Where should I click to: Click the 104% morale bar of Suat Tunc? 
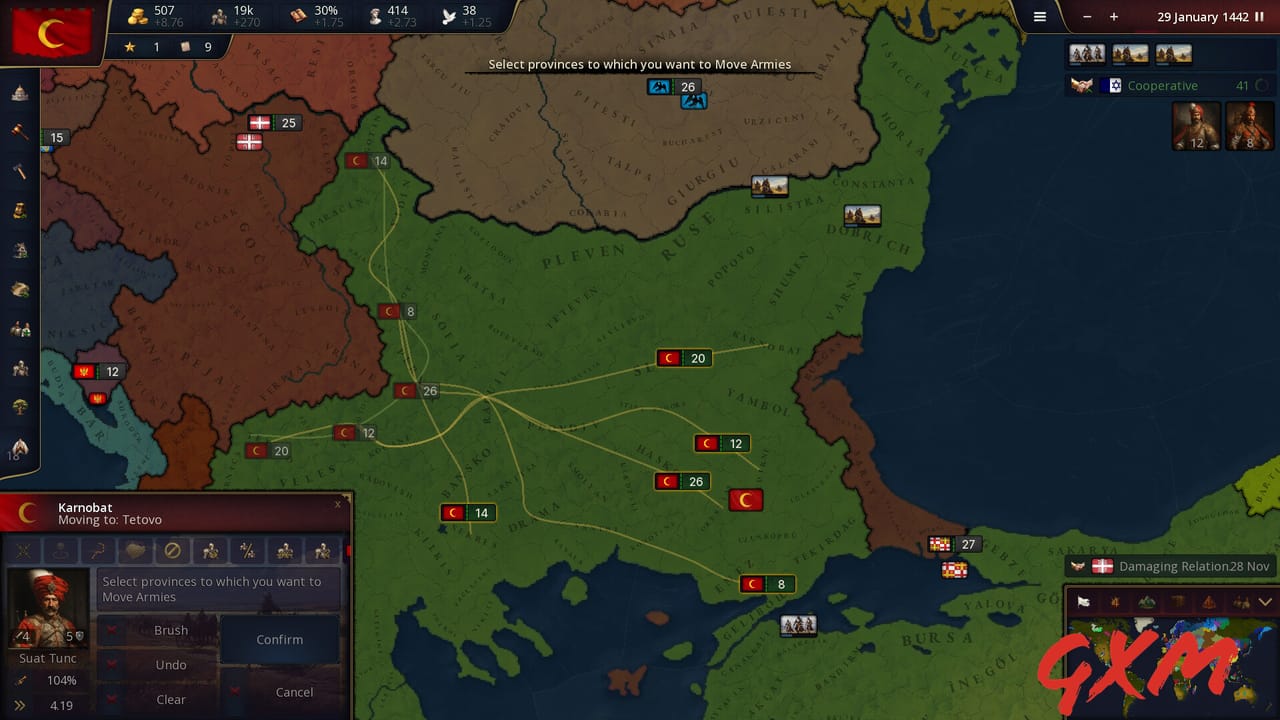pos(62,680)
